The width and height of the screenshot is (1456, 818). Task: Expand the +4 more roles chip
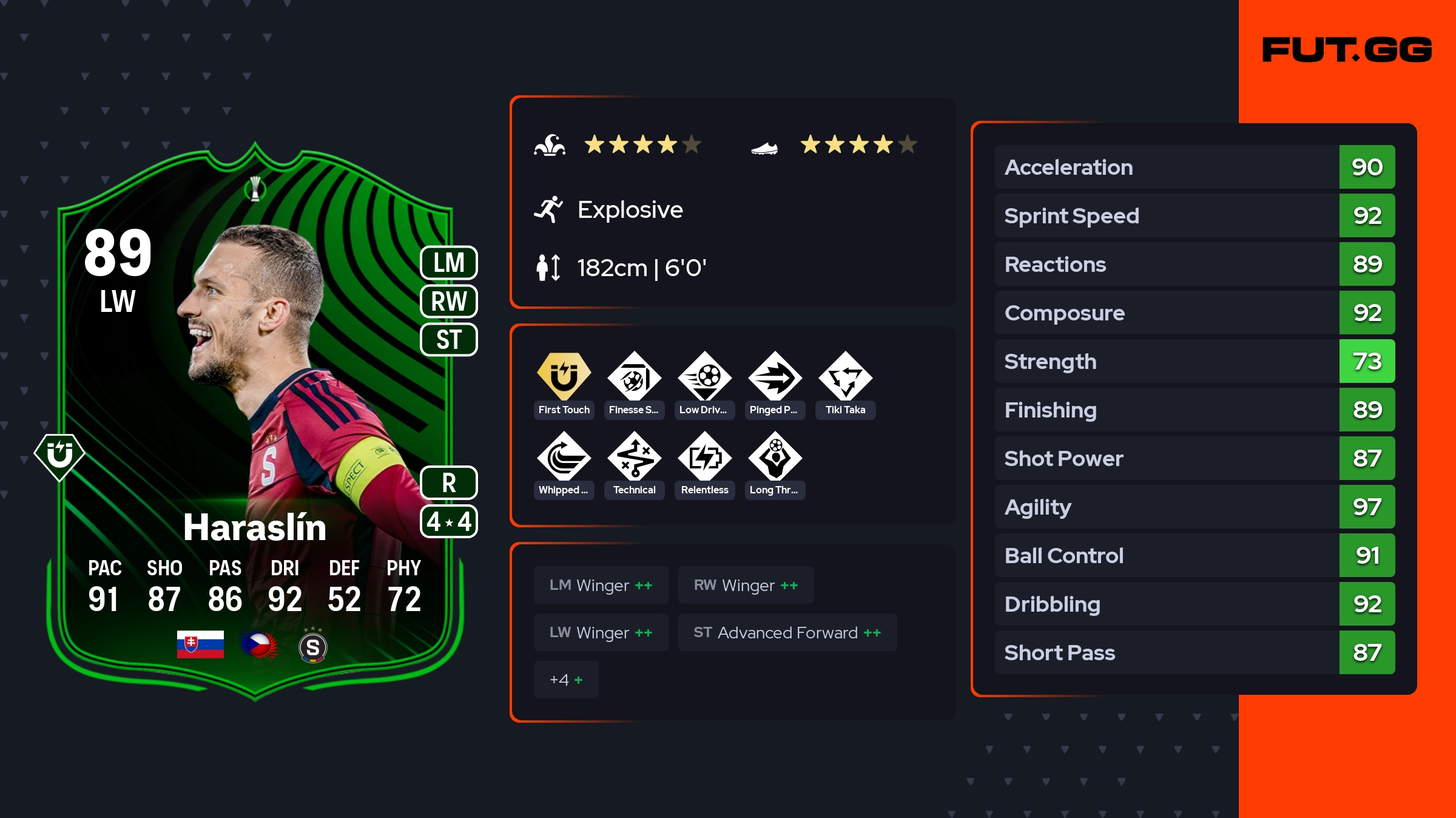tap(566, 680)
